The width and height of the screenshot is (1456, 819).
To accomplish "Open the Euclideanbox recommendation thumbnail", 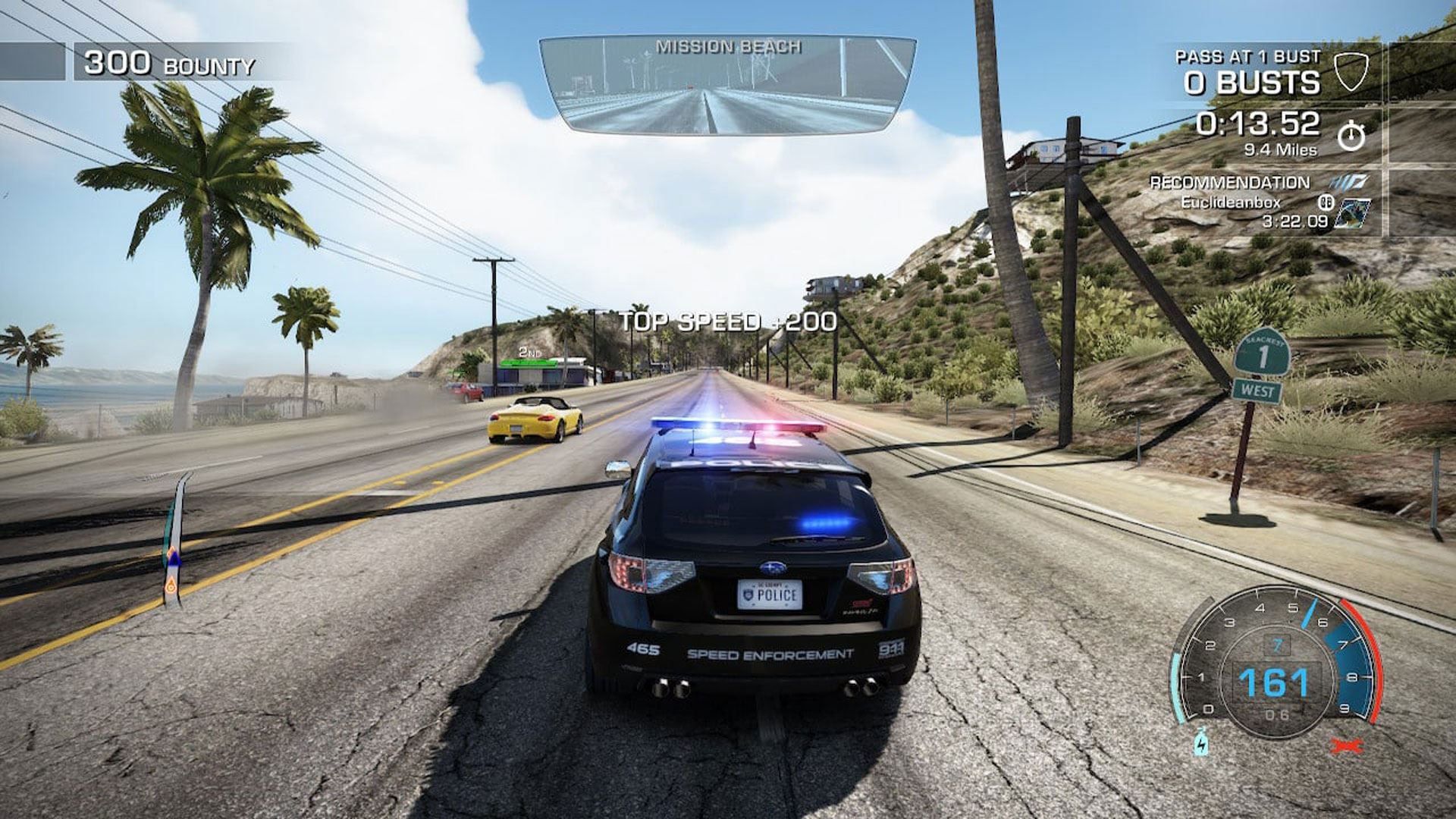I will [1352, 213].
